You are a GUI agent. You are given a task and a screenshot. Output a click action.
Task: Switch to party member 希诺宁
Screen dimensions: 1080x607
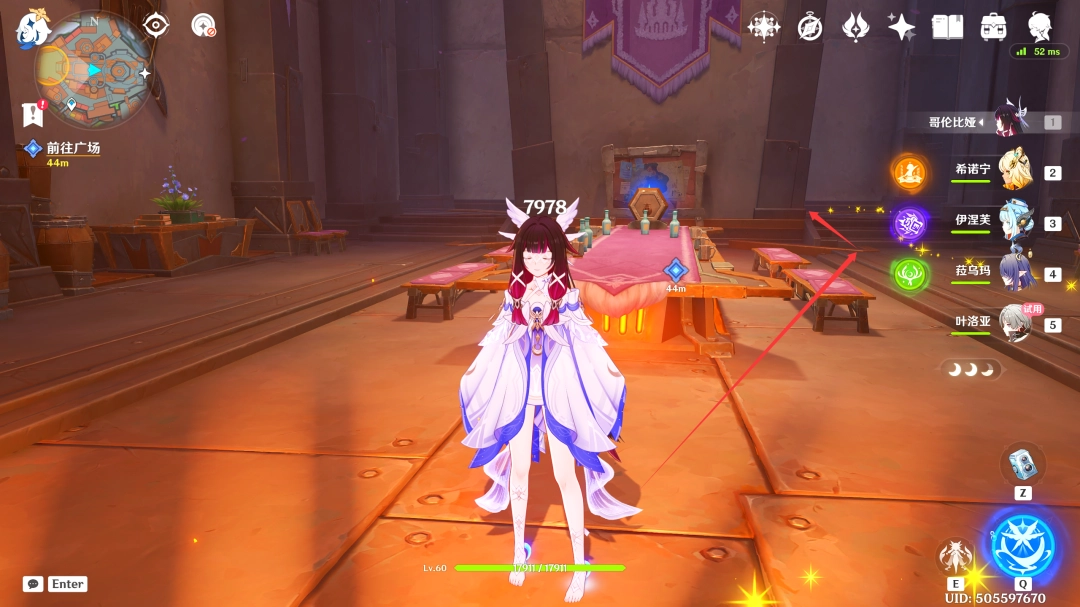pos(1014,171)
